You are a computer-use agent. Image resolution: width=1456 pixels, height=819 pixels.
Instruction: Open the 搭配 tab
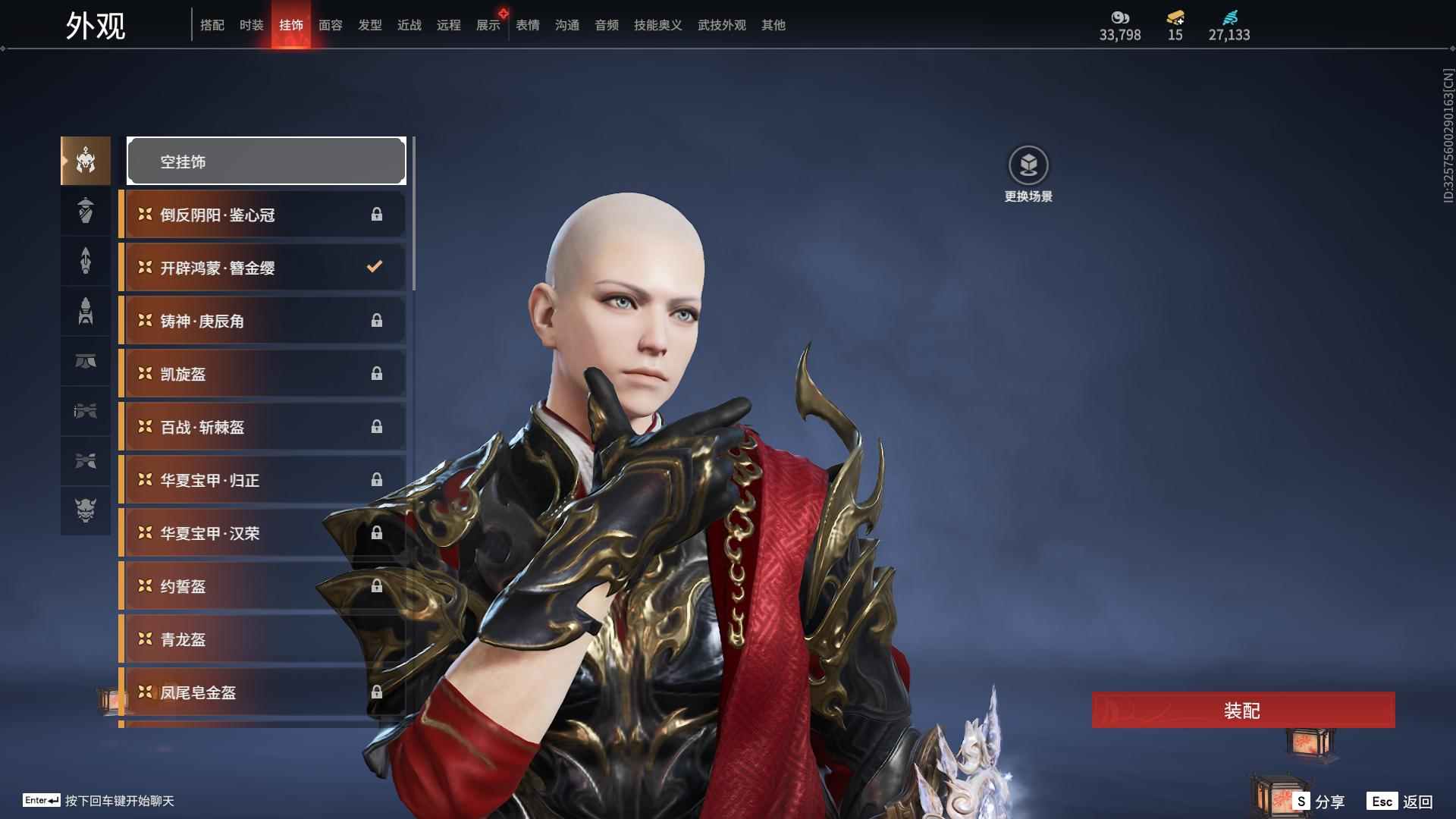pyautogui.click(x=212, y=25)
